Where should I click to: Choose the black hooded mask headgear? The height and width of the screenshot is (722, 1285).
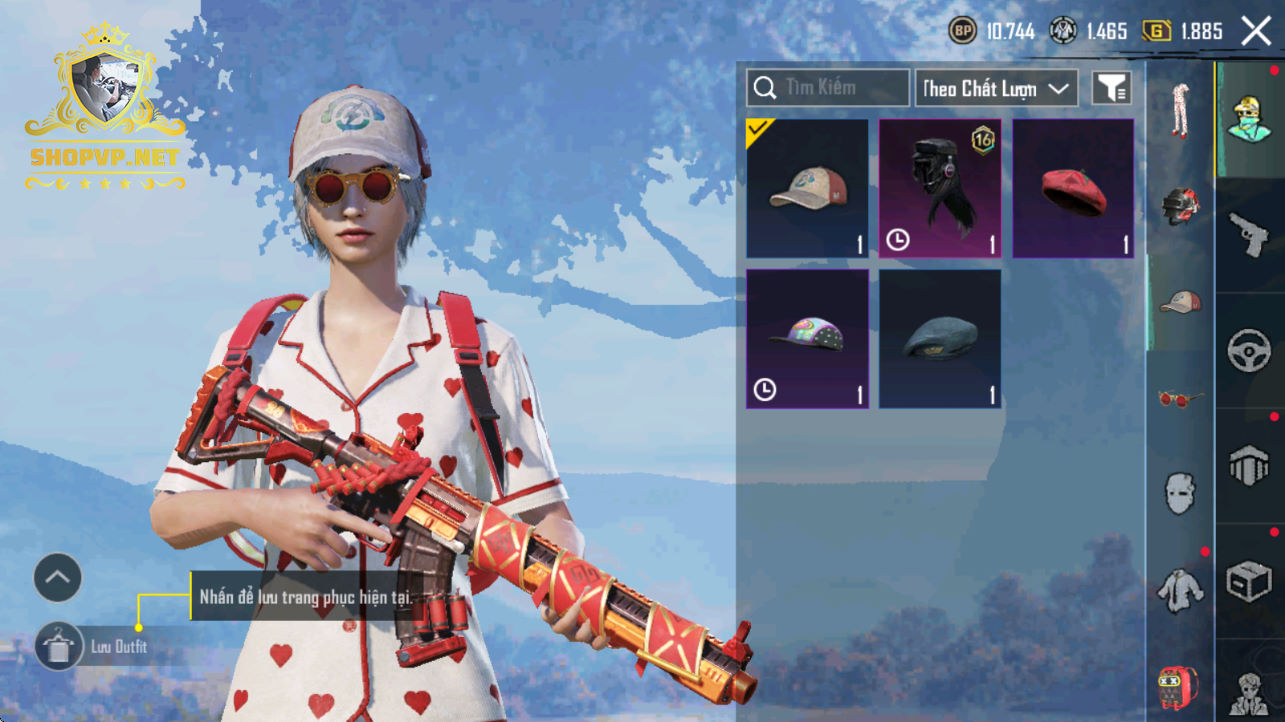(939, 188)
